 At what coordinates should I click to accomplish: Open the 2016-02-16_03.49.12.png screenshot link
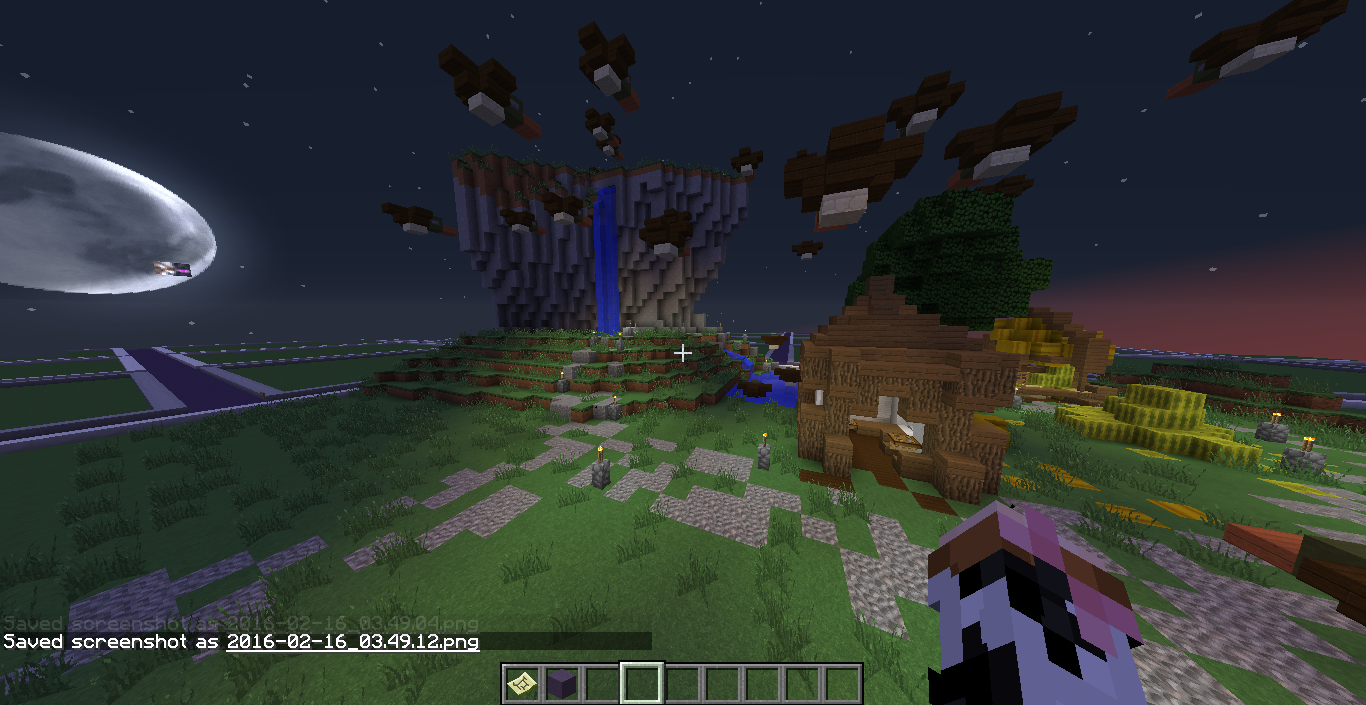[x=353, y=641]
